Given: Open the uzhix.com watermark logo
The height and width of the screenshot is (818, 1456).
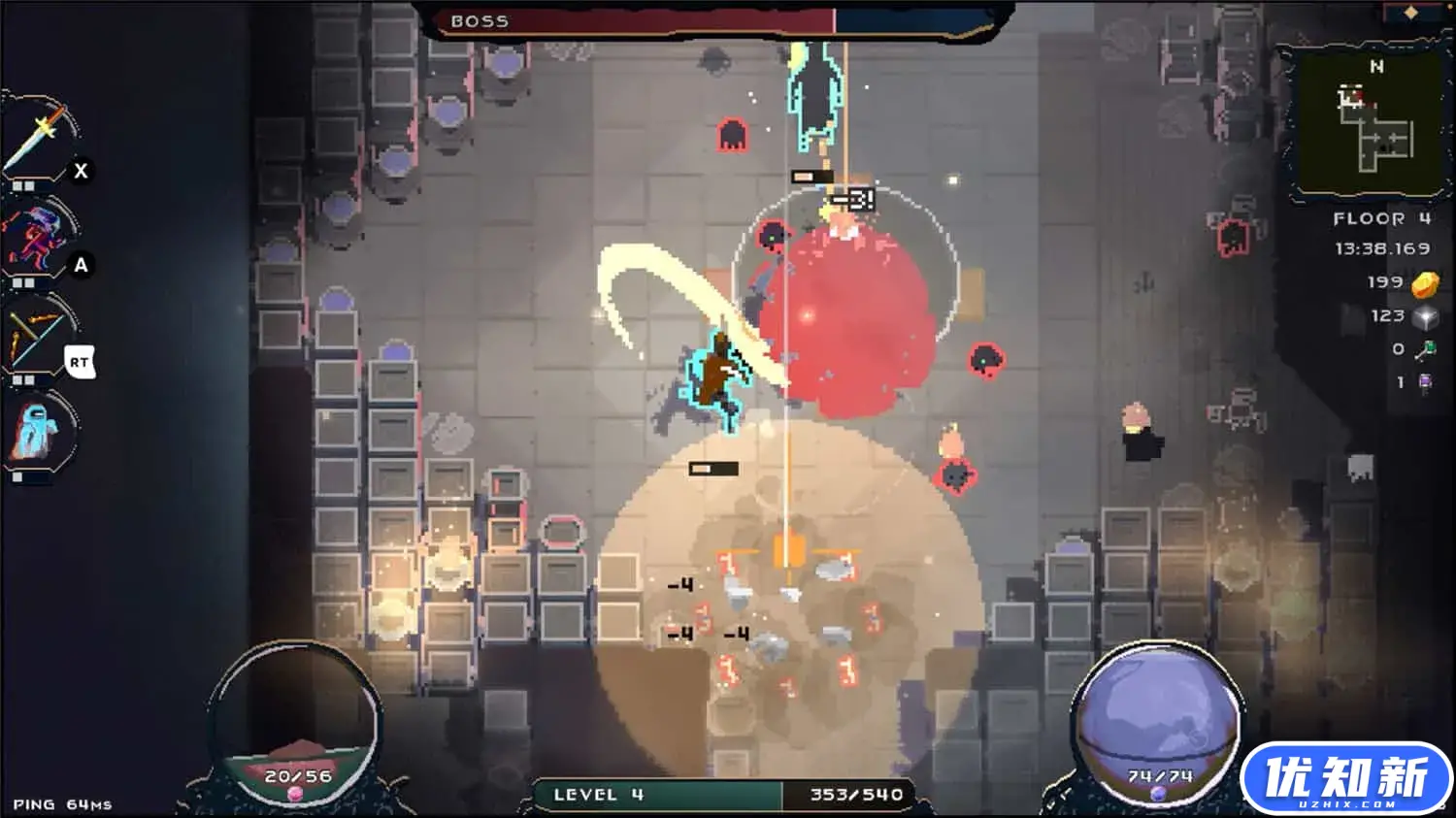Looking at the screenshot, I should [x=1345, y=778].
